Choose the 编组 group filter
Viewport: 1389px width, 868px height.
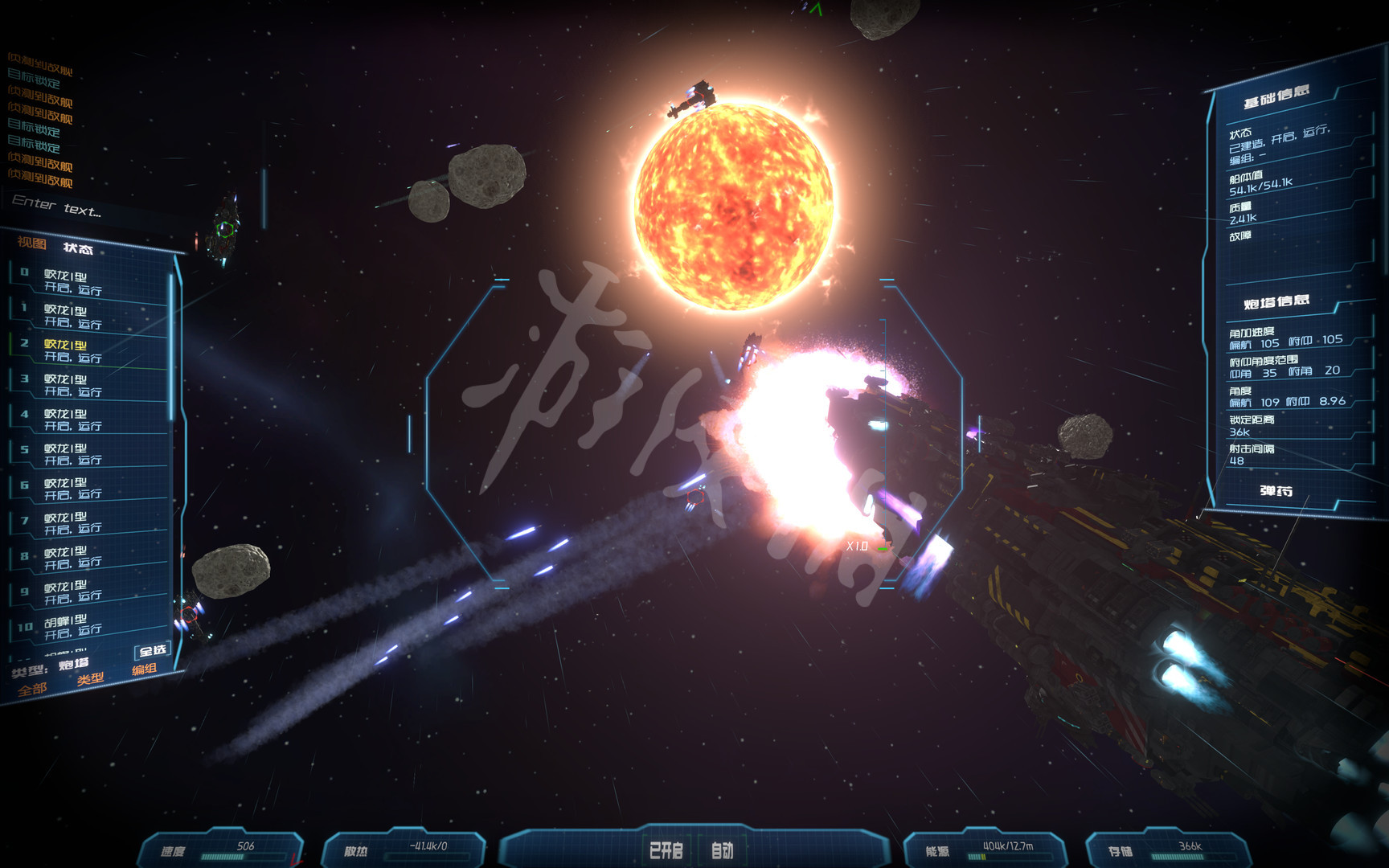pyautogui.click(x=144, y=669)
